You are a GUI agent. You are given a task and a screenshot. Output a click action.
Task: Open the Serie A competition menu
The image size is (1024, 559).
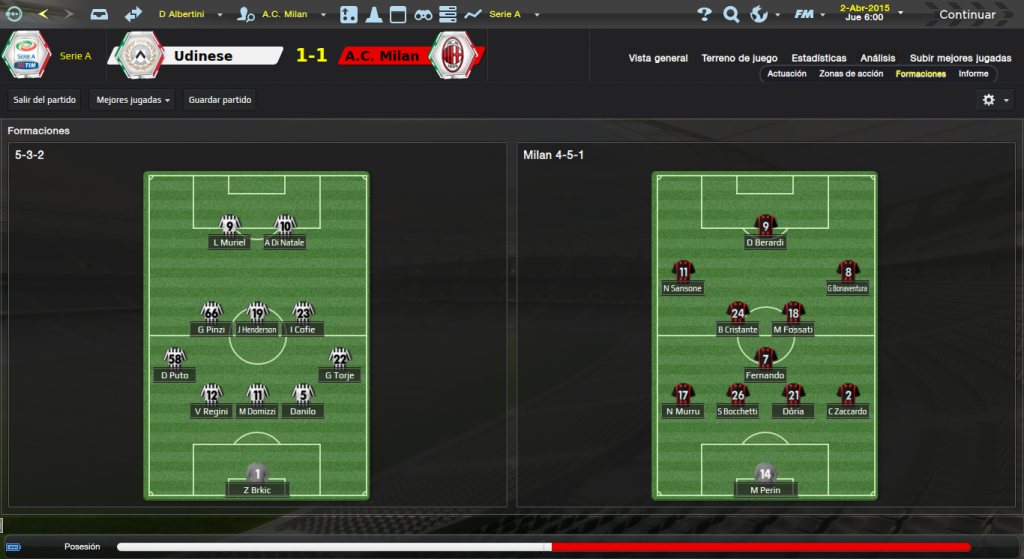508,14
